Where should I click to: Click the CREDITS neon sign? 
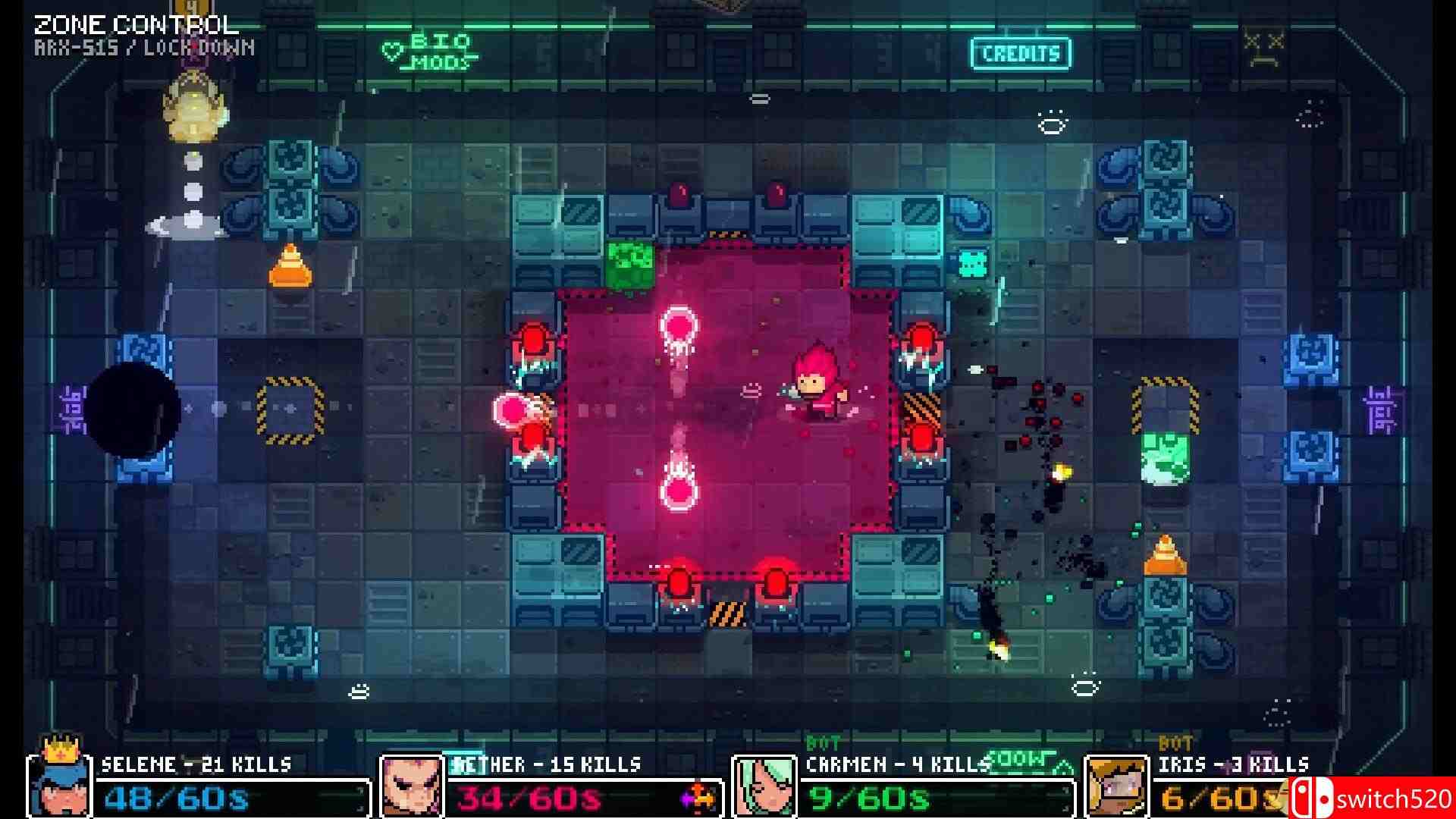coord(1019,53)
